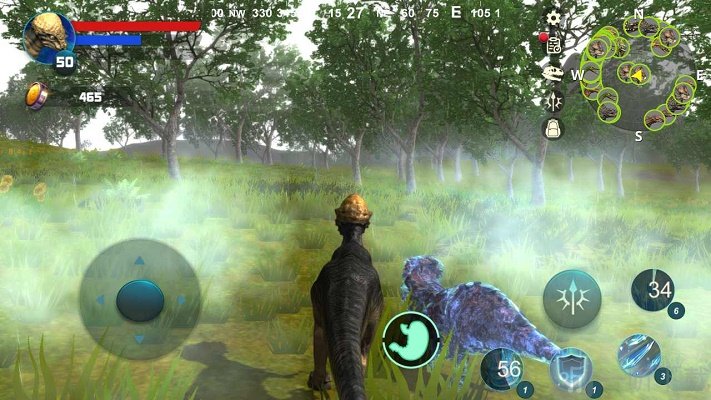Open the settings gear menu
Image resolution: width=711 pixels, height=400 pixels.
[x=553, y=17]
